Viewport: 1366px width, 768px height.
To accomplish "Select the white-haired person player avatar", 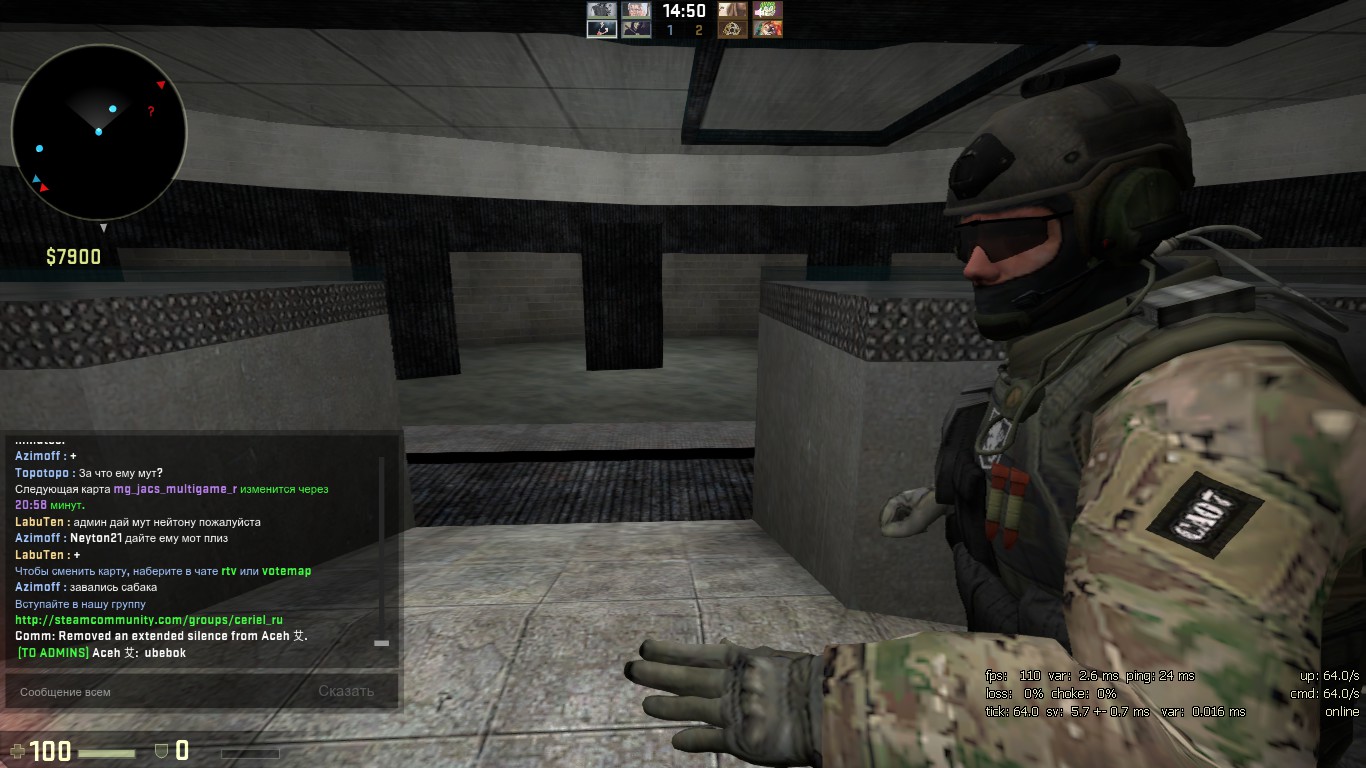I will pyautogui.click(x=636, y=10).
